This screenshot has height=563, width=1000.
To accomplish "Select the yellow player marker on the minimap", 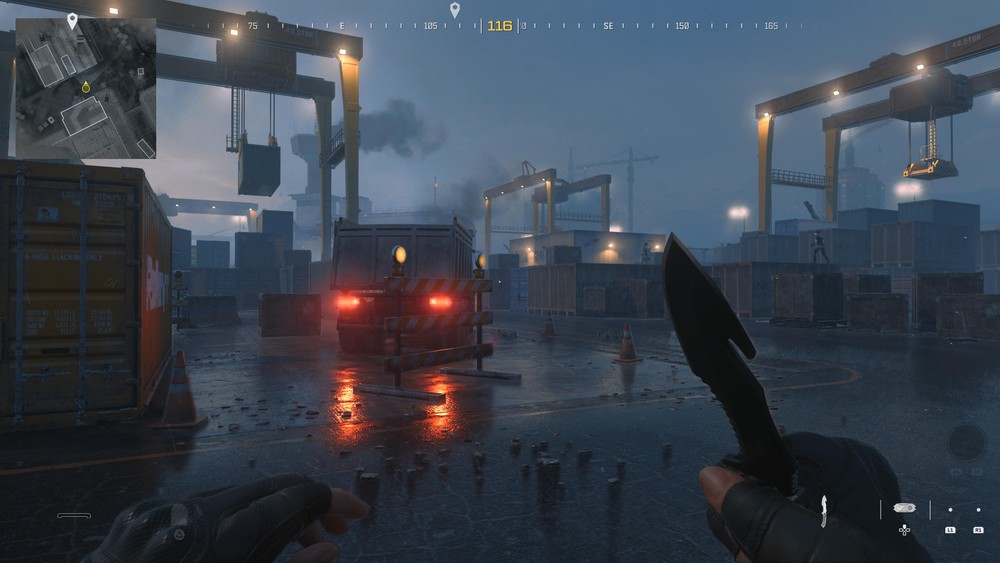I will 86,88.
